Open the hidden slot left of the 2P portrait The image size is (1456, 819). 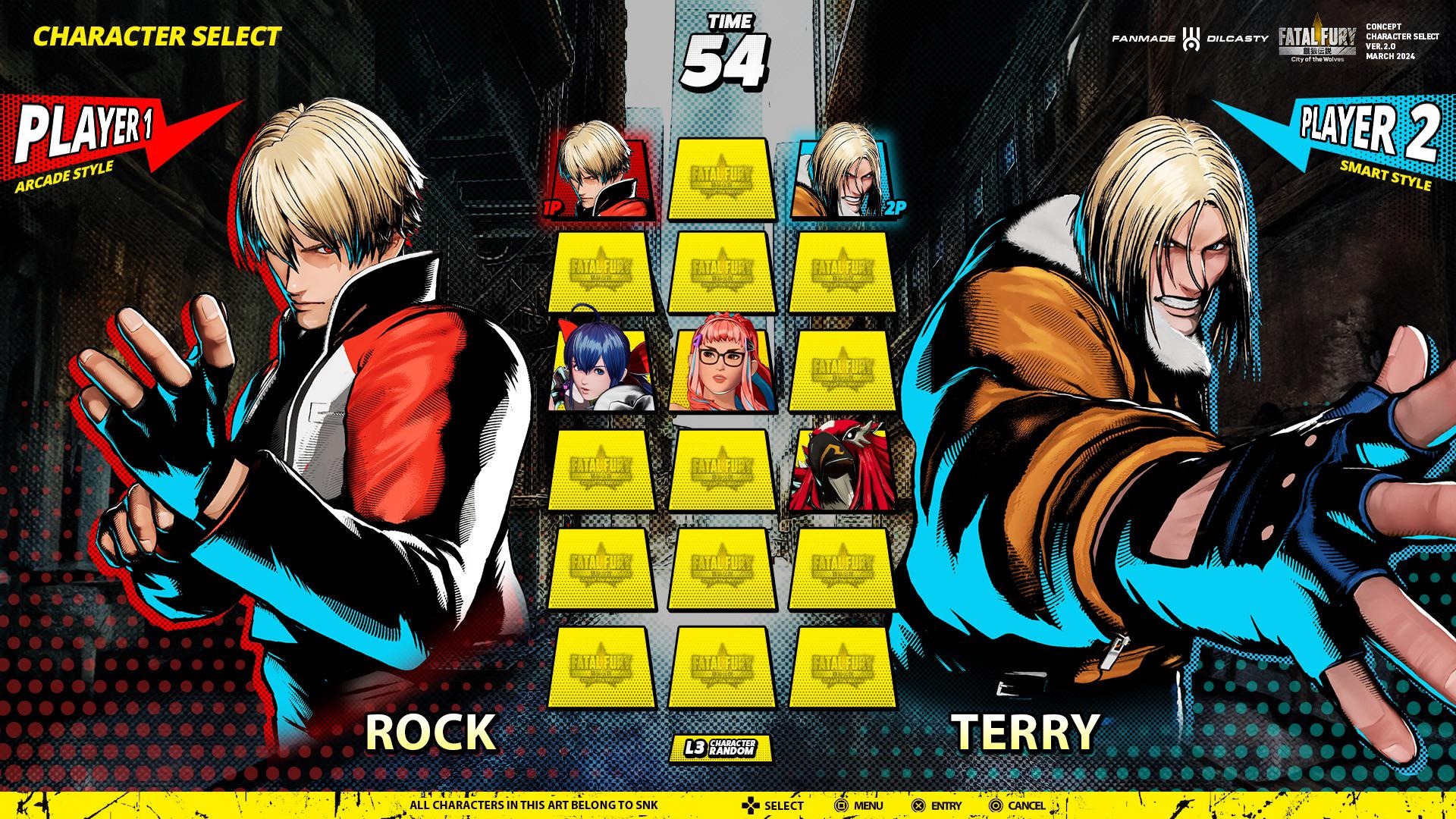[722, 177]
